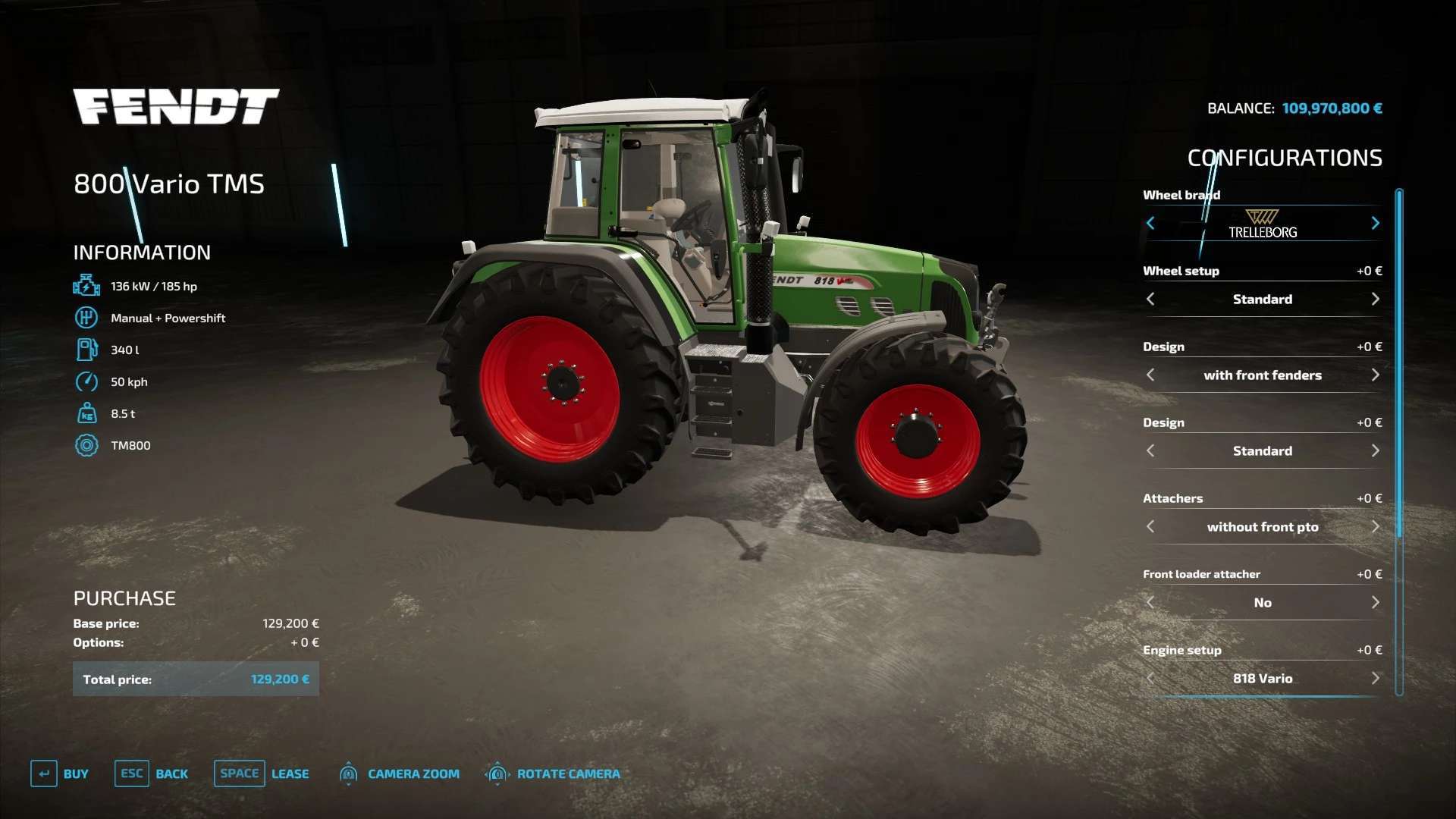Click left arrow of Front loader attacher
Viewport: 1456px width, 819px height.
pos(1150,602)
